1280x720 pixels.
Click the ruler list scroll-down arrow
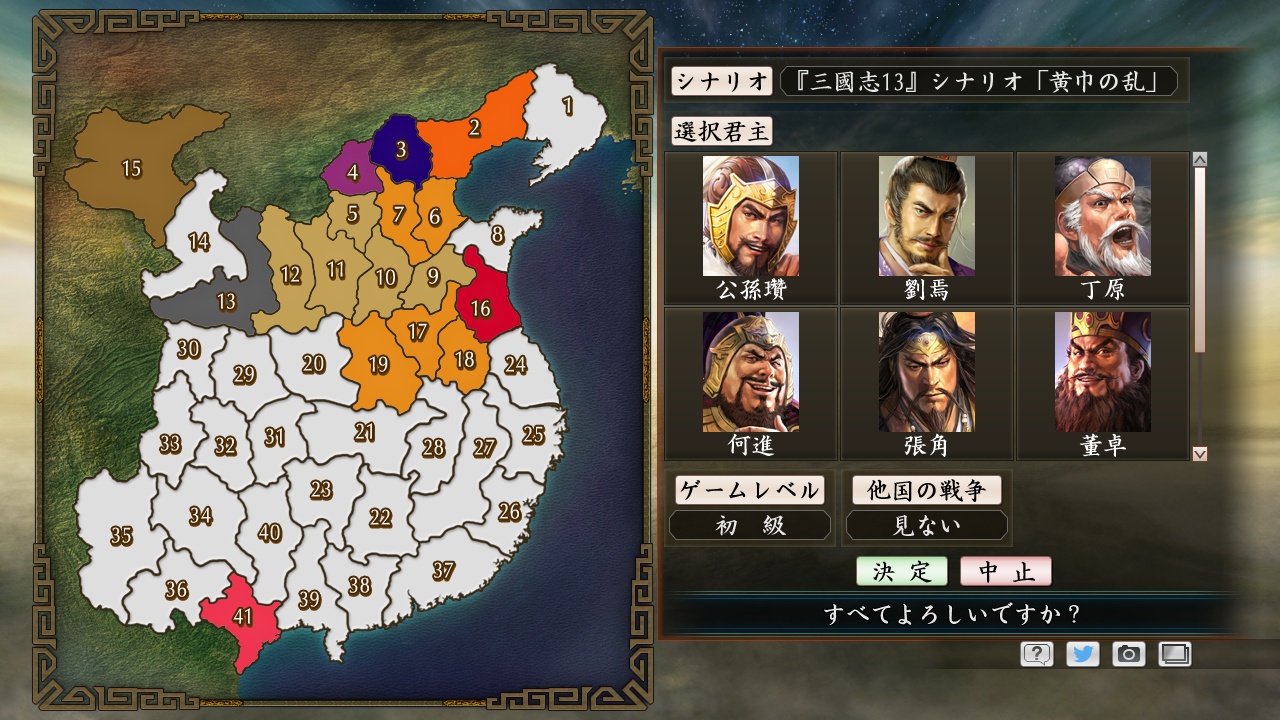click(1198, 452)
